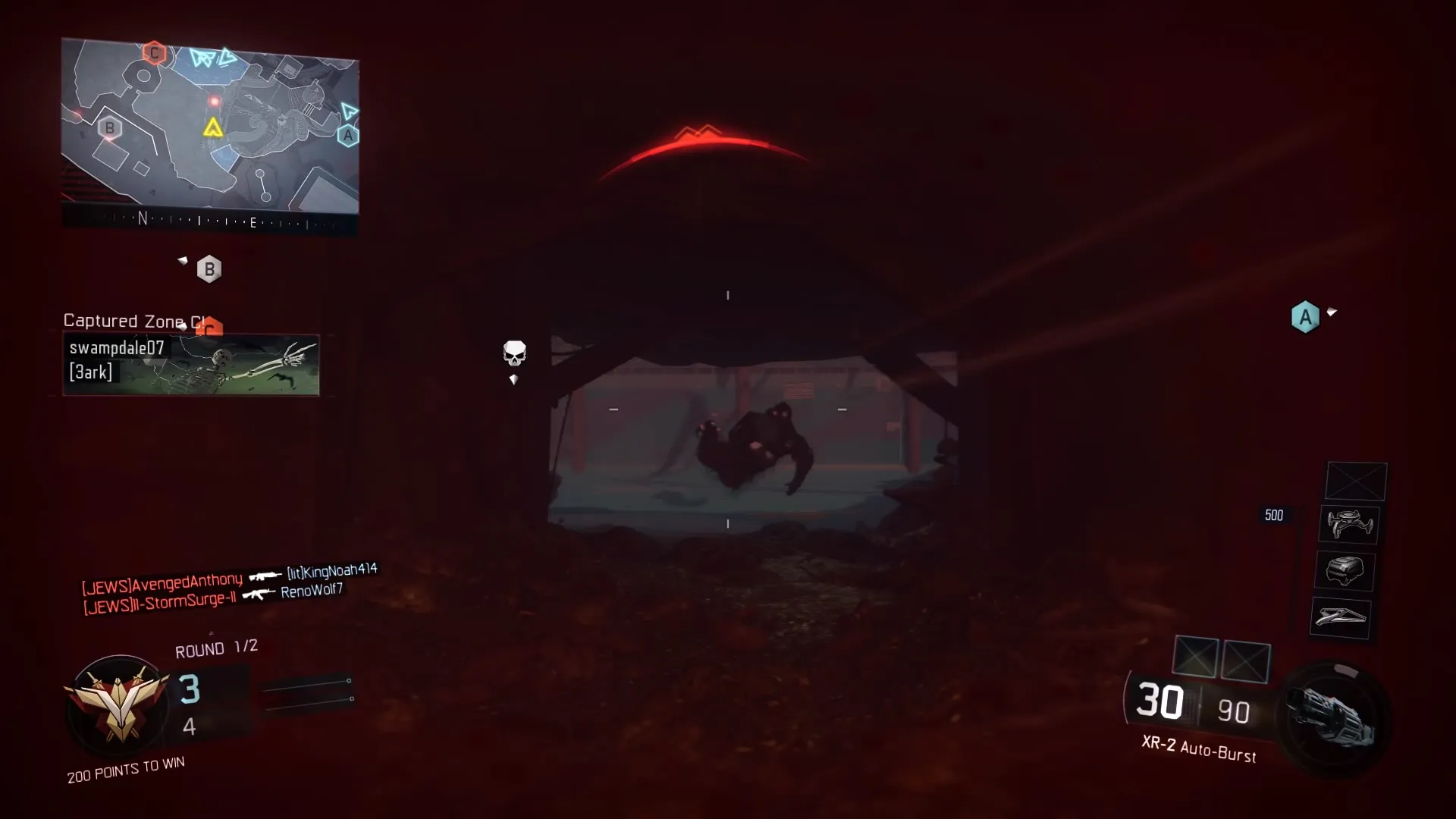This screenshot has width=1456, height=819.
Task: Select the RenoWolf7 killfeed entry
Action: [x=311, y=591]
